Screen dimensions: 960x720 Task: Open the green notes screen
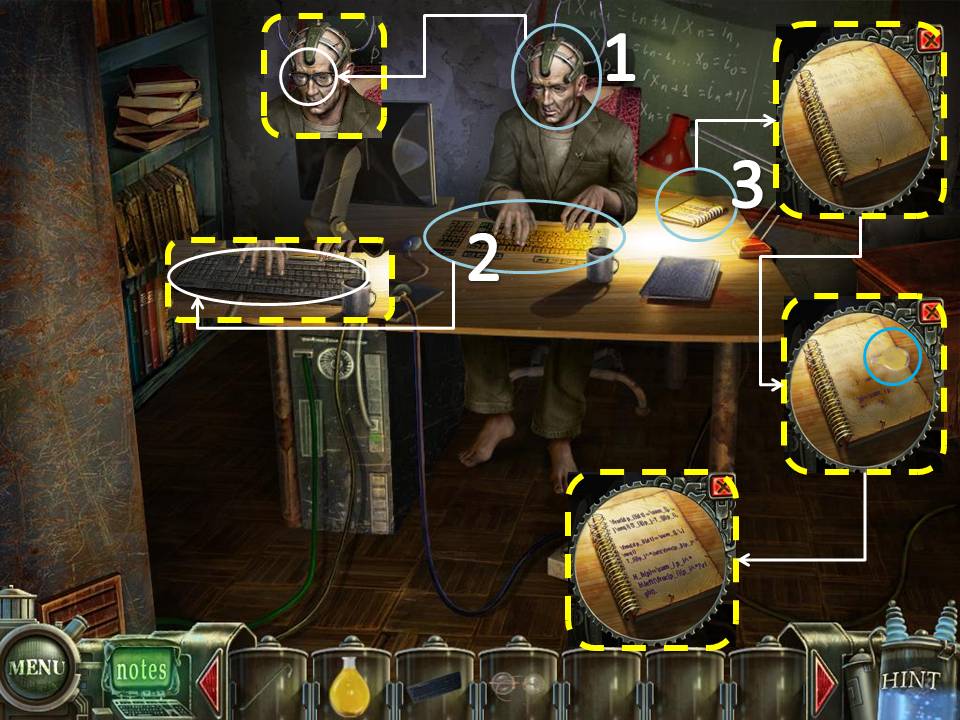[x=141, y=669]
